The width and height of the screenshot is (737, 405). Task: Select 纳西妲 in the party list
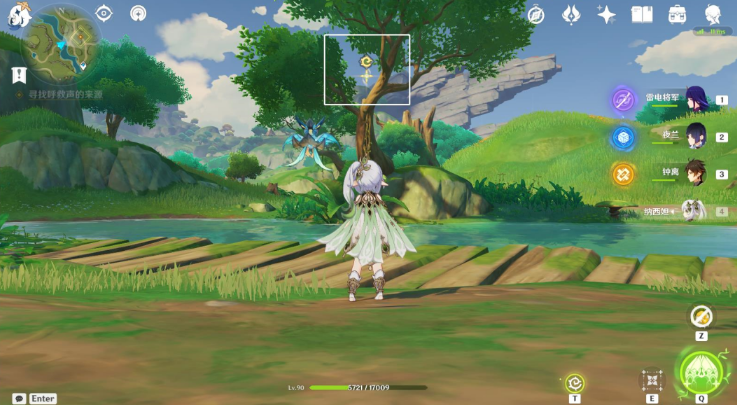click(x=691, y=210)
